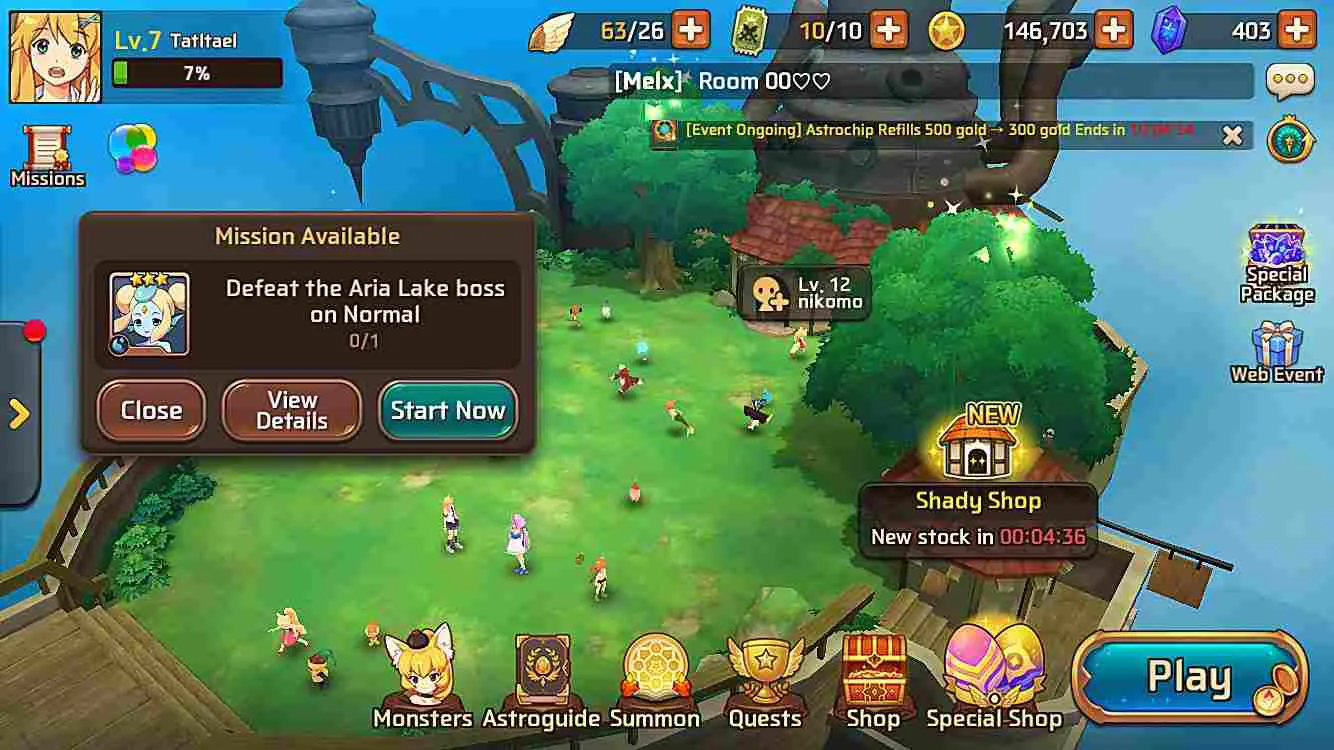
Task: Open the chat bubble panel
Action: coord(1294,78)
